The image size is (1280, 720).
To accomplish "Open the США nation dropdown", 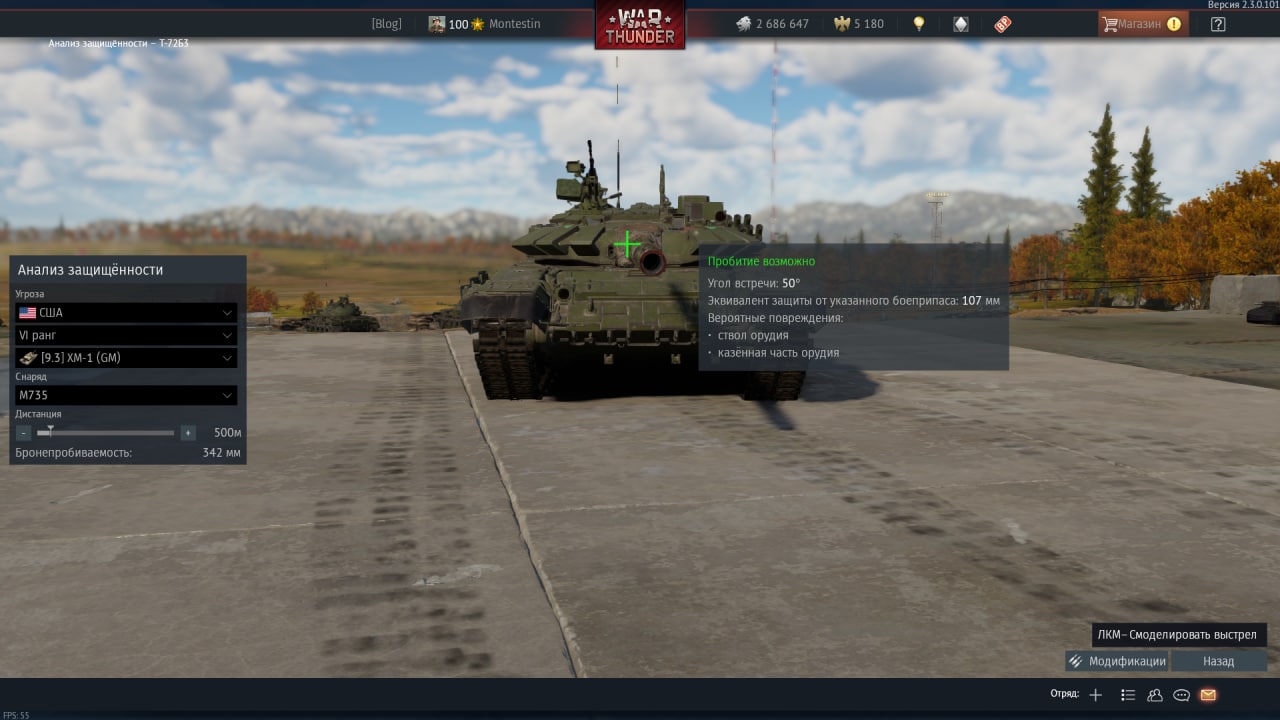I will tap(126, 313).
